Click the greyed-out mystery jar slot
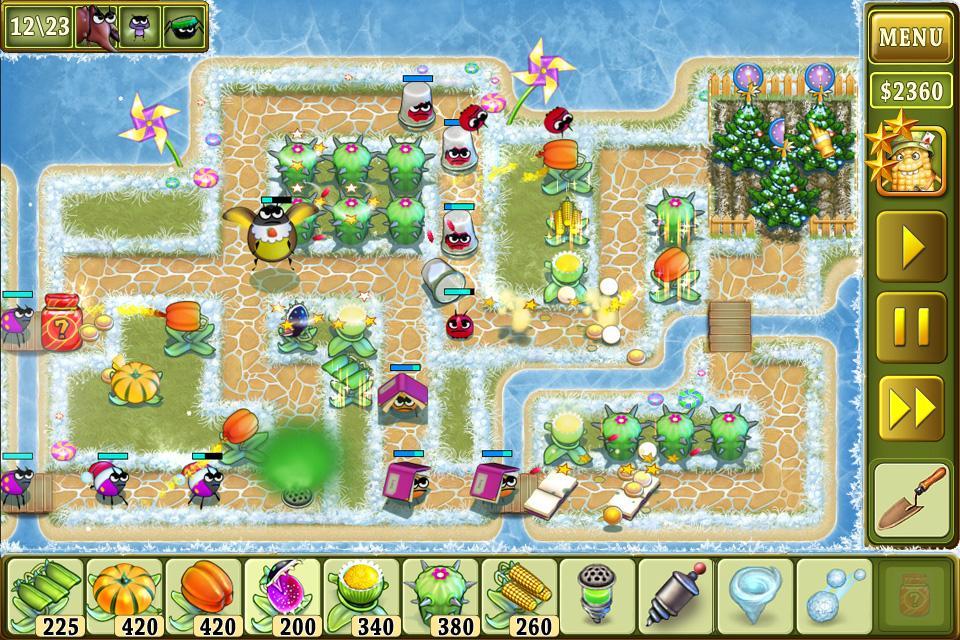 pyautogui.click(x=911, y=597)
